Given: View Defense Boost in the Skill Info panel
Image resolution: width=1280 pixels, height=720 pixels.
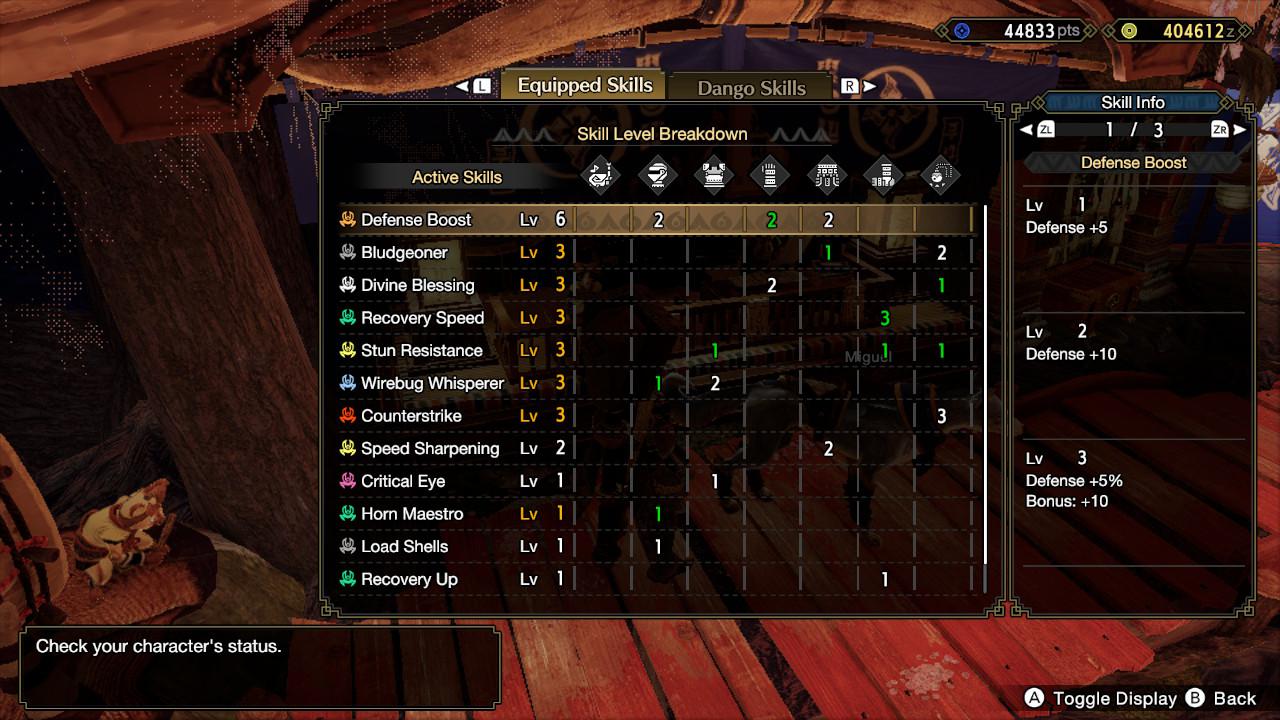Looking at the screenshot, I should click(x=1133, y=162).
